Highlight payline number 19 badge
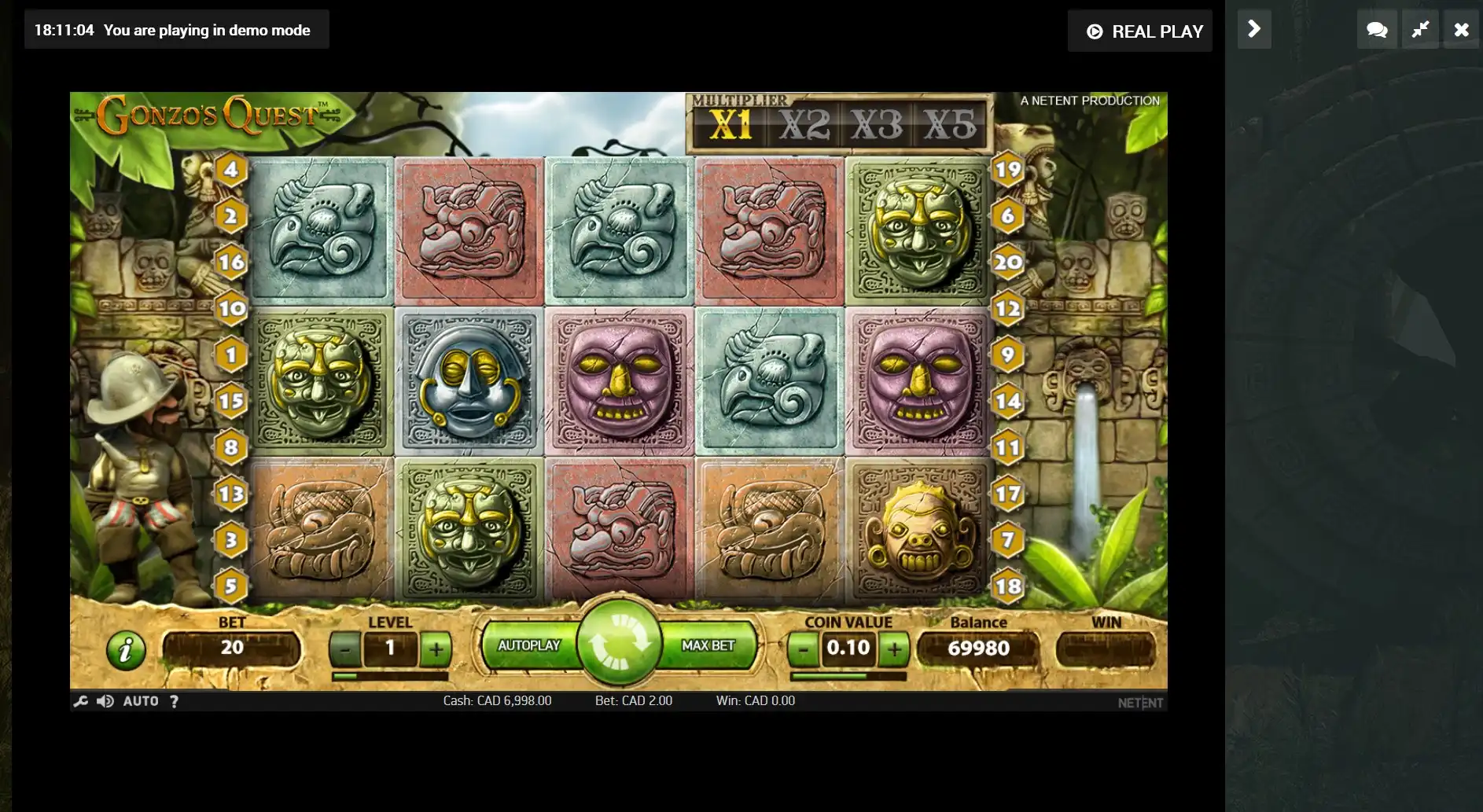 click(1007, 169)
